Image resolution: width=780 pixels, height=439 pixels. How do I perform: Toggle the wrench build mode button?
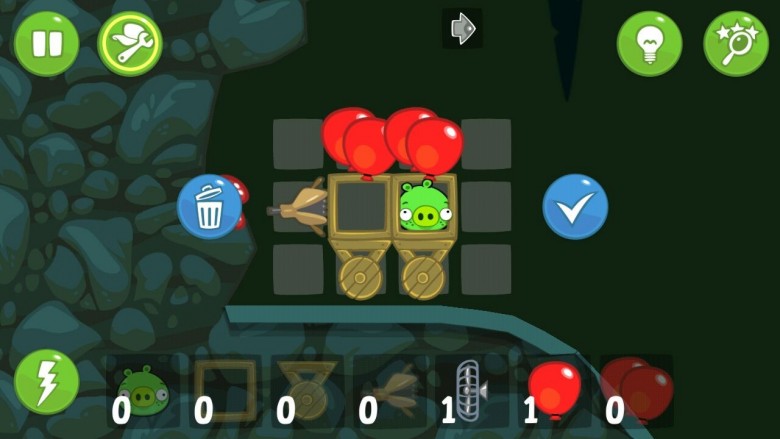tap(130, 44)
